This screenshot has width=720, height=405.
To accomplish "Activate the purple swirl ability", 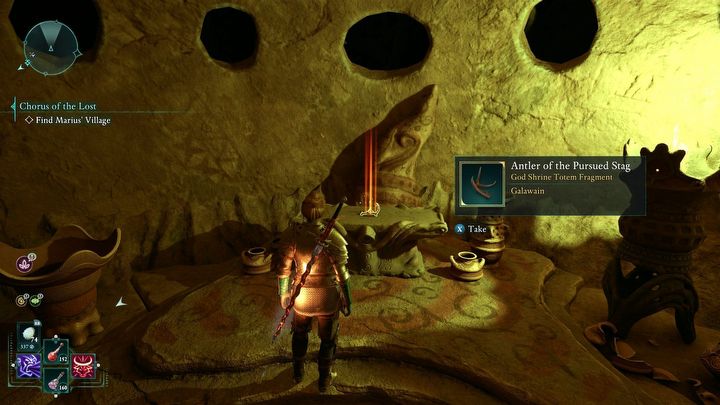I will pyautogui.click(x=29, y=362).
